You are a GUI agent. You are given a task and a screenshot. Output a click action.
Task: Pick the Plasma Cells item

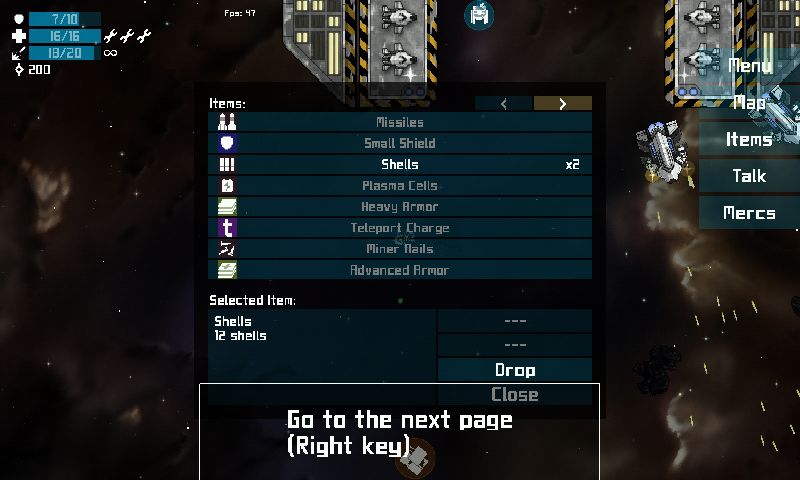(x=400, y=185)
